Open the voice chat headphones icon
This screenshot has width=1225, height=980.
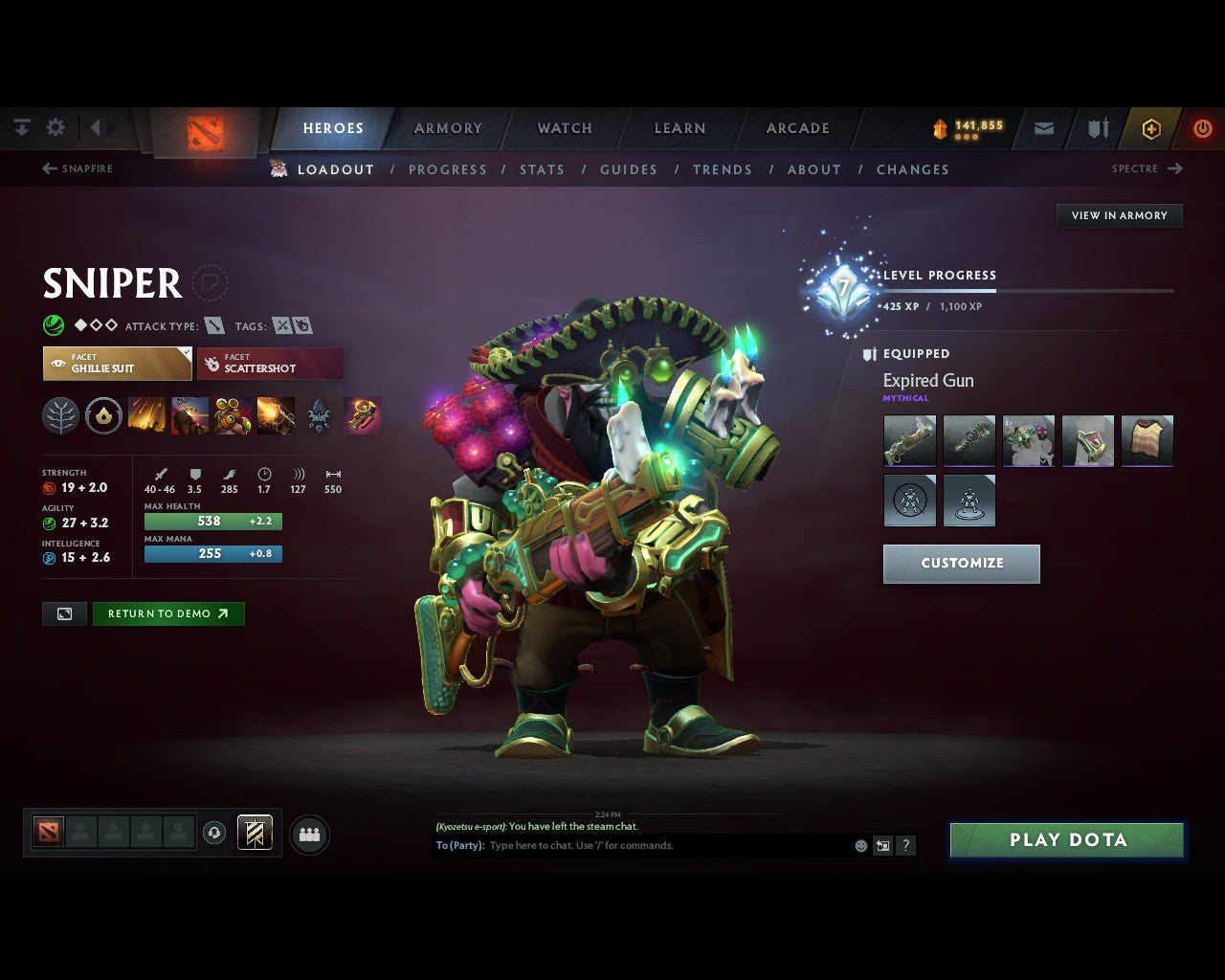215,833
